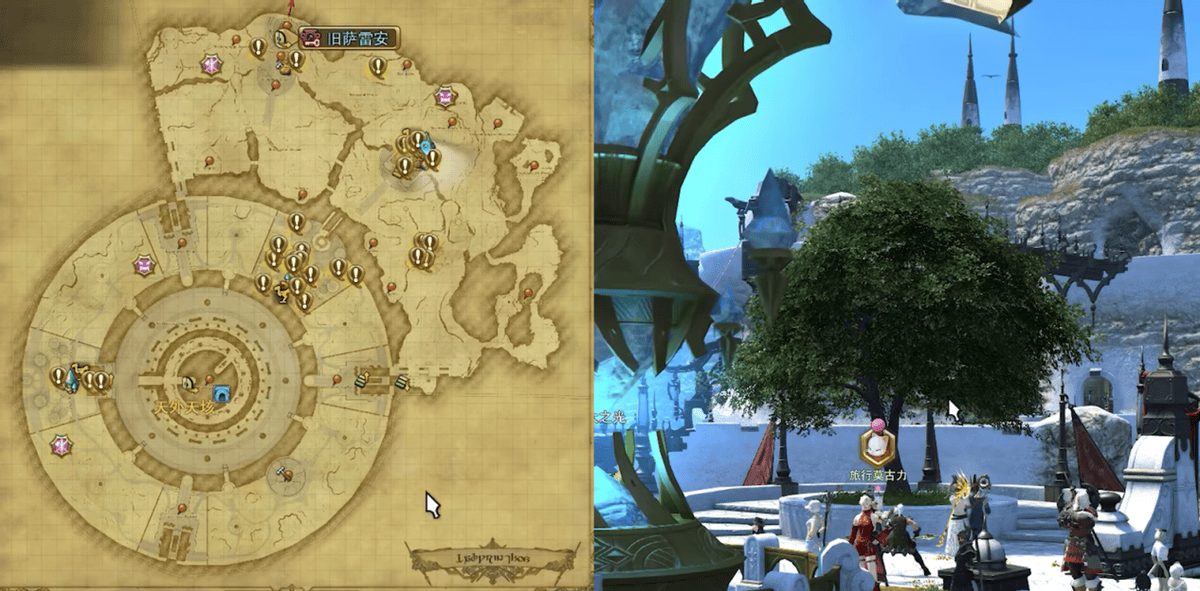This screenshot has height=591, width=1200.
Task: Click the 天外天垓 map label
Action: click(x=184, y=409)
